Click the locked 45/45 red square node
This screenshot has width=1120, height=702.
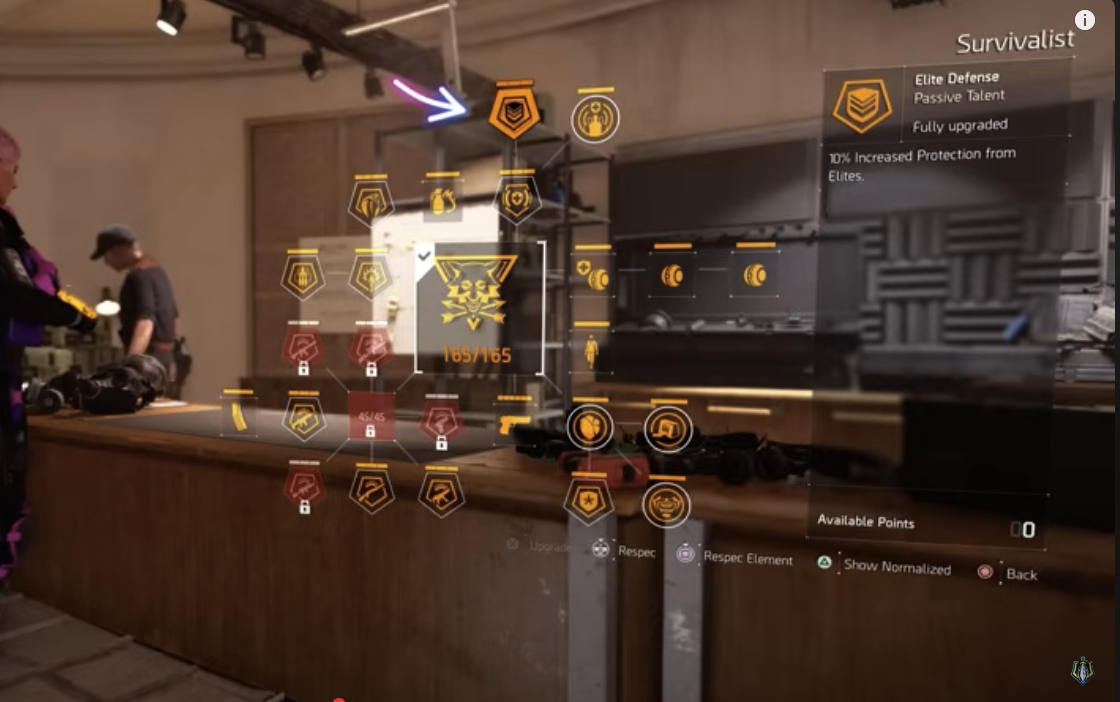(370, 416)
